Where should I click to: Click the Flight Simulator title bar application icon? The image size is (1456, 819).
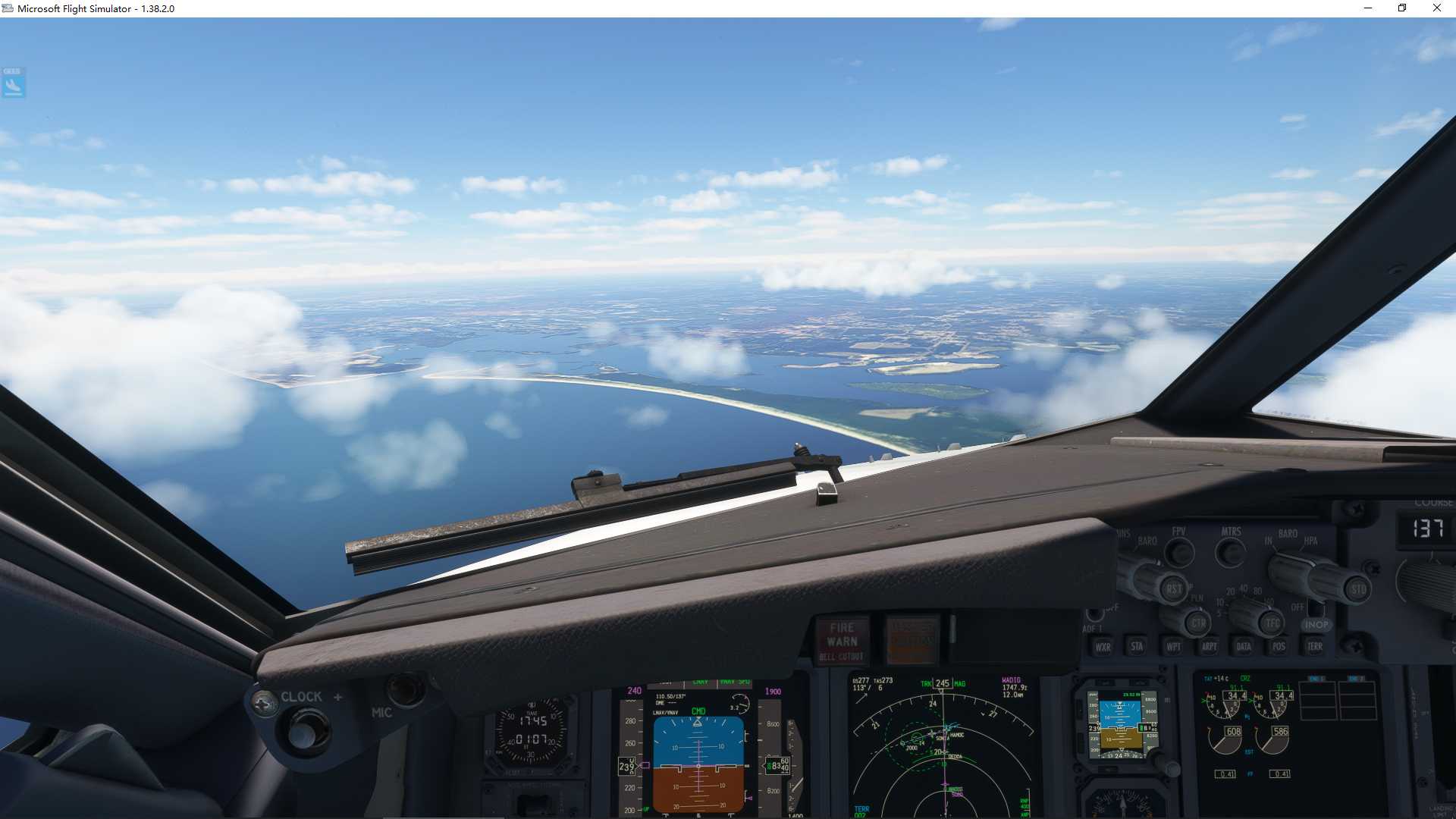(x=8, y=8)
